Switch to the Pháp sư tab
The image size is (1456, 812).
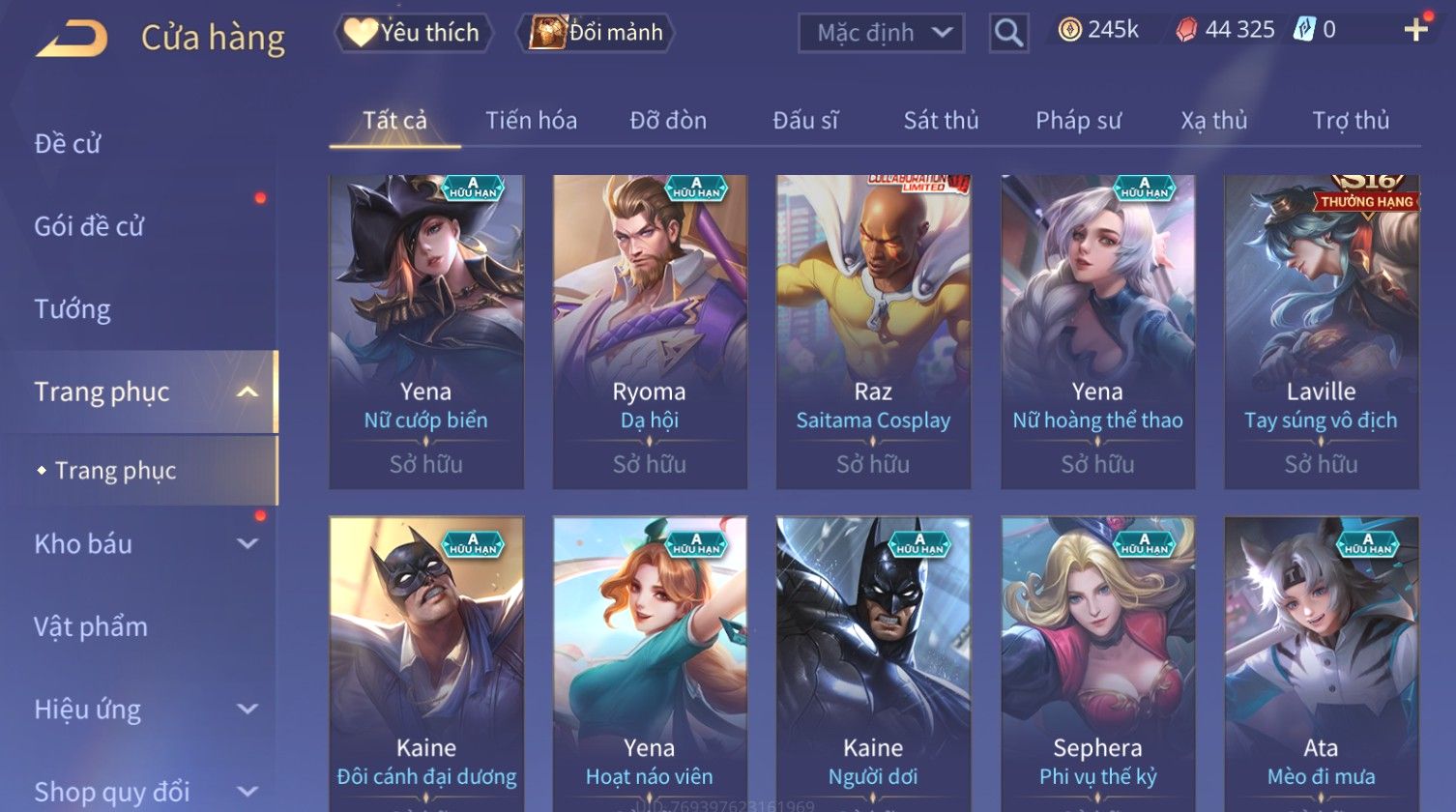click(1078, 121)
